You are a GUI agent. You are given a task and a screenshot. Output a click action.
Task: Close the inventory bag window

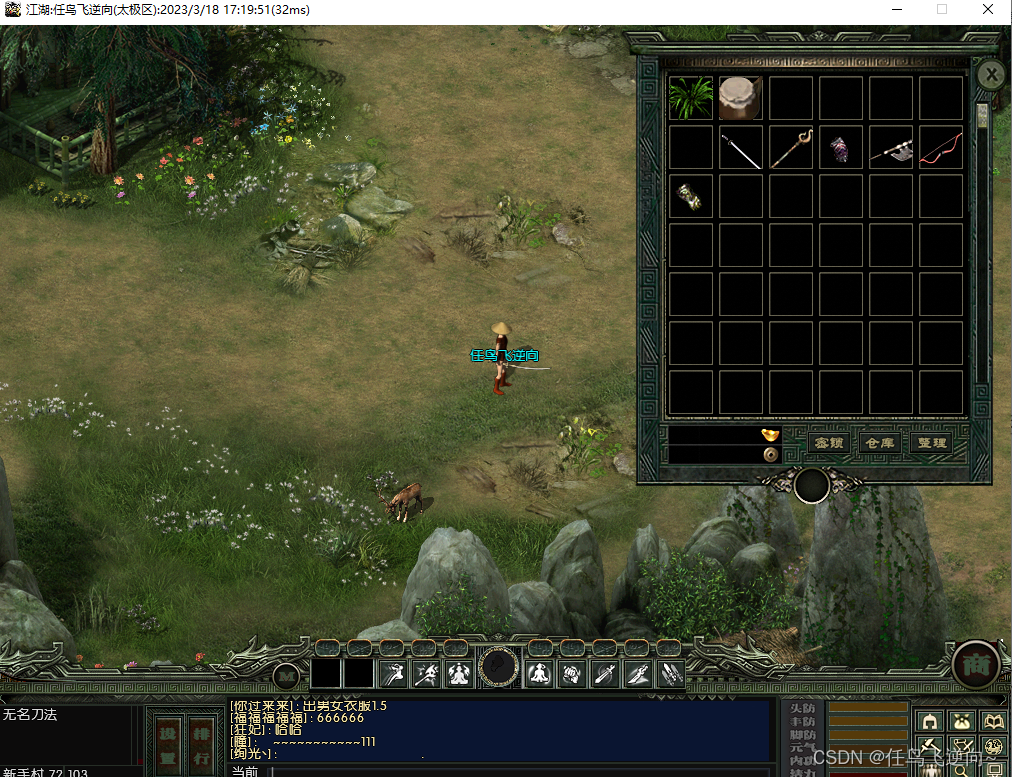coord(990,74)
